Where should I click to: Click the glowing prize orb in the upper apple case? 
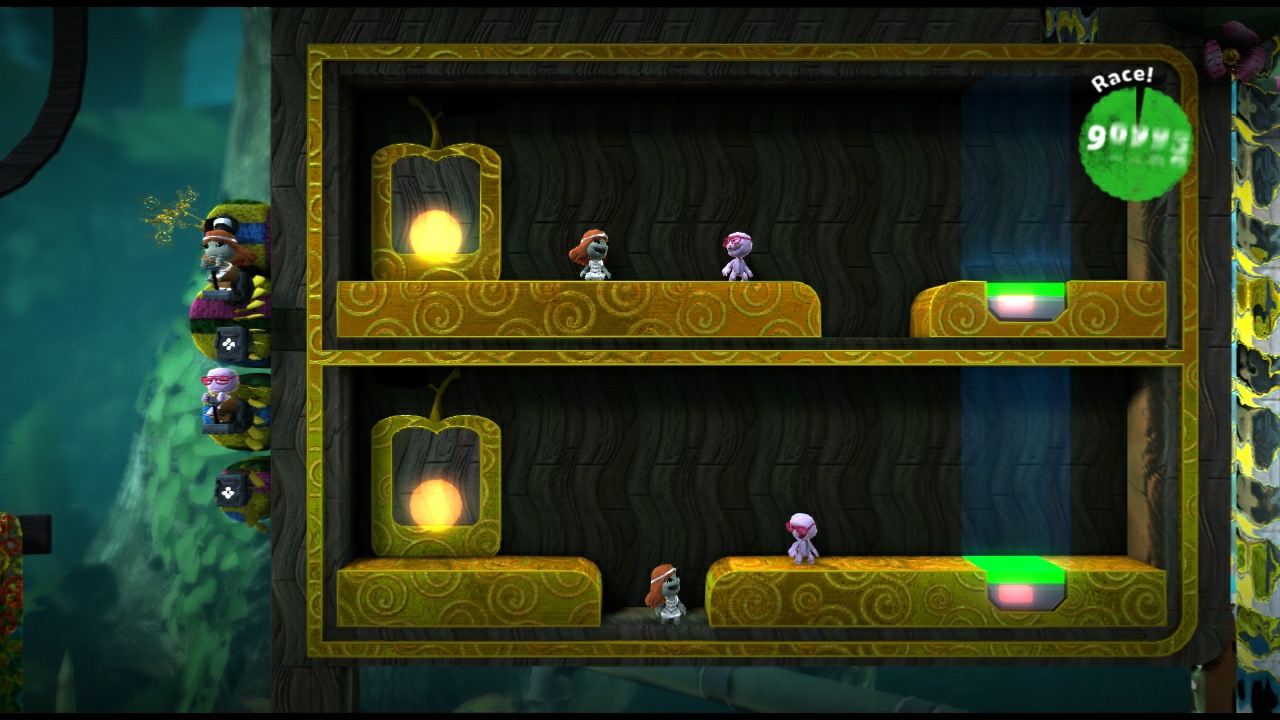pos(435,237)
